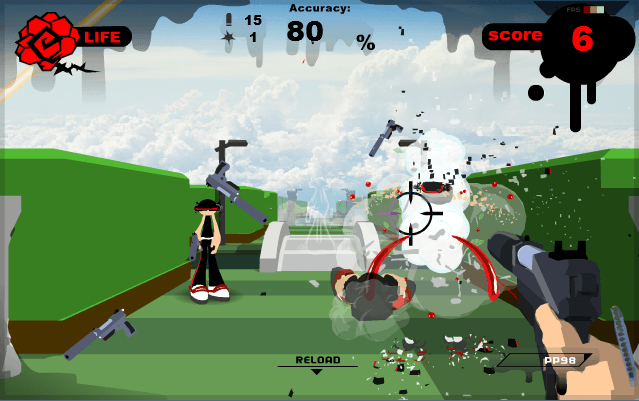
Task: Click the RELOAD button
Action: tap(317, 361)
